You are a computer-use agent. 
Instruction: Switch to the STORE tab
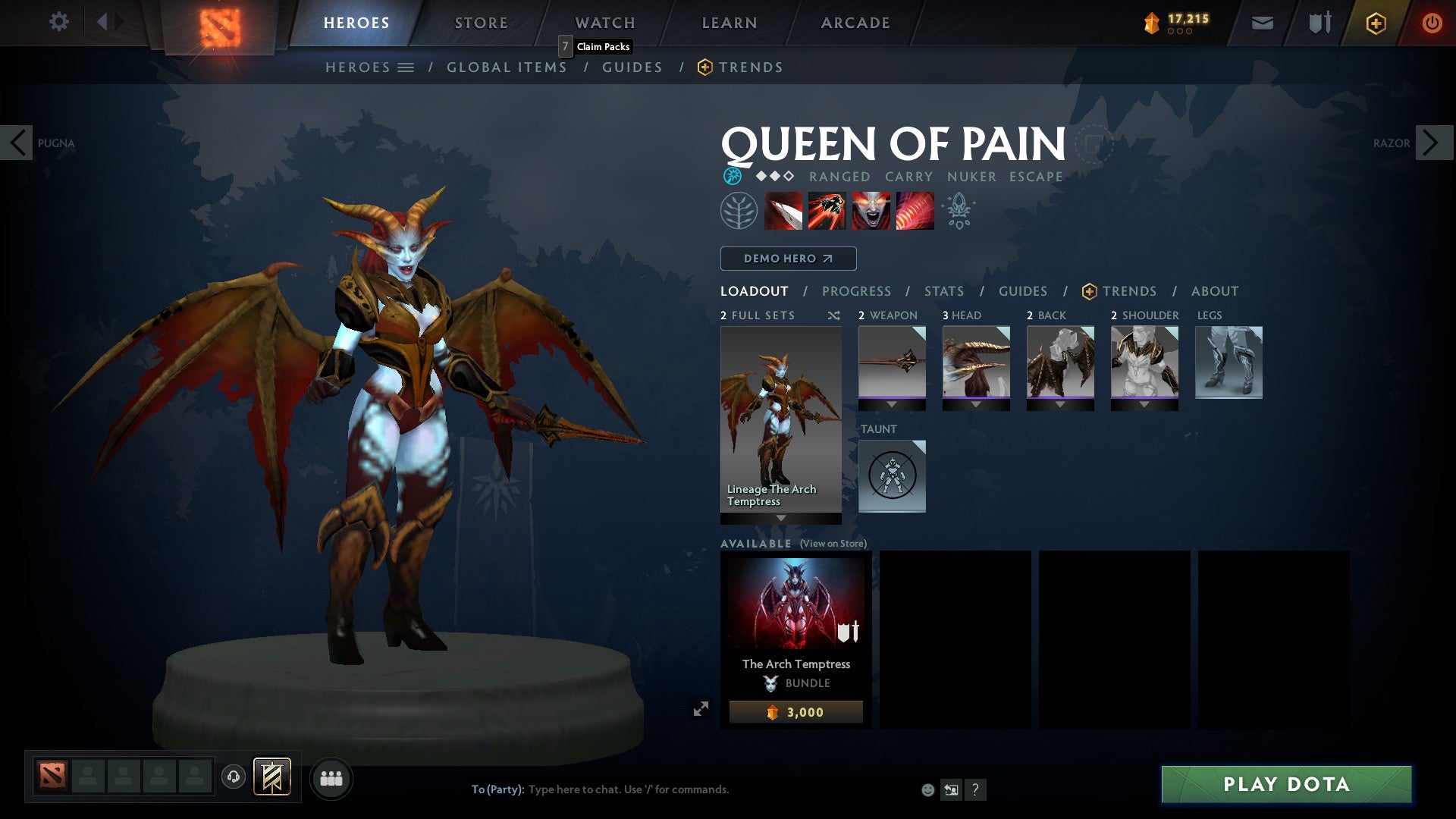pos(481,22)
